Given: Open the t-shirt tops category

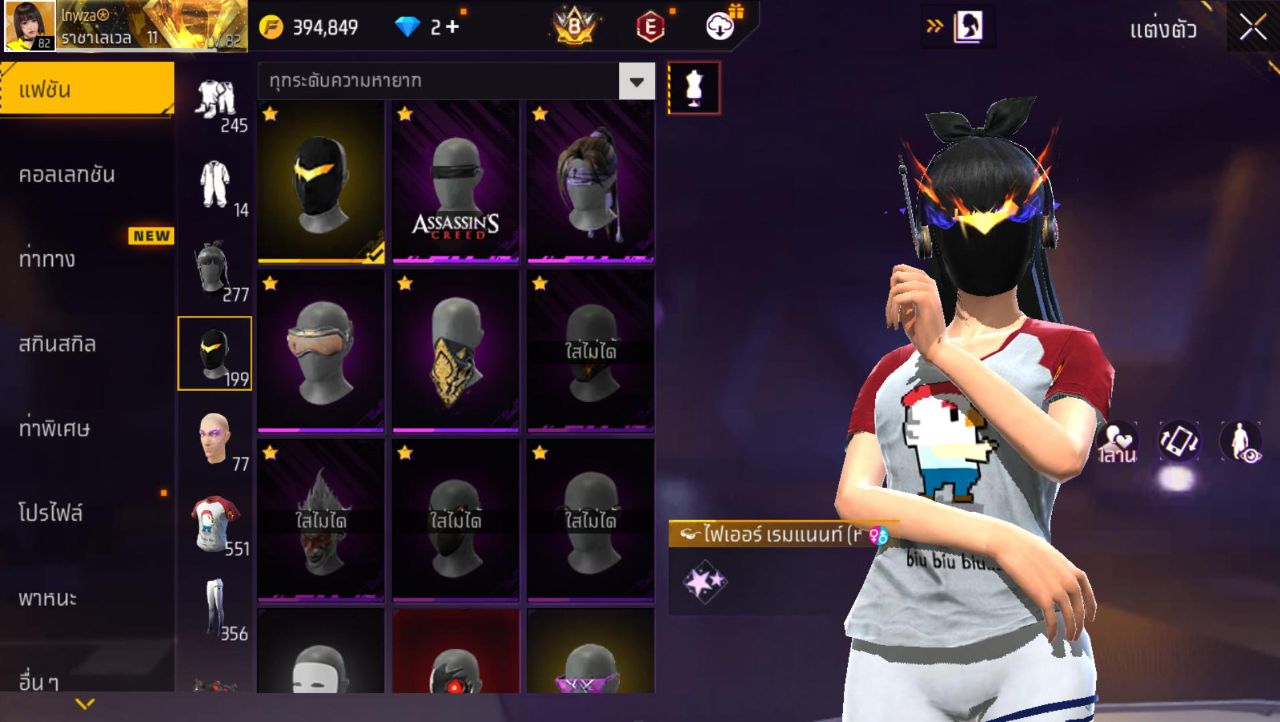Looking at the screenshot, I should click(215, 522).
